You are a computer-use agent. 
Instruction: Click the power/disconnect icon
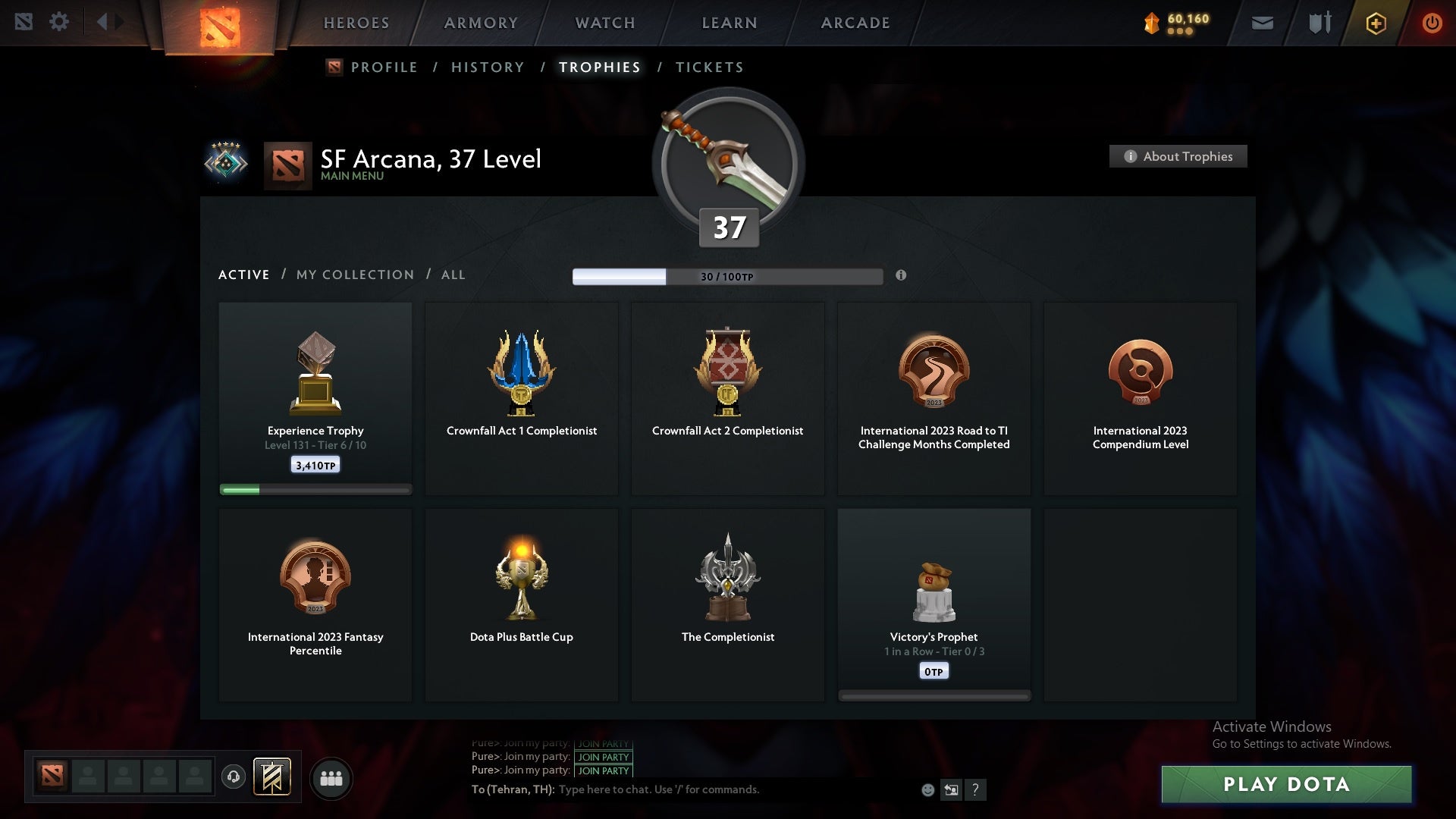click(x=1432, y=23)
